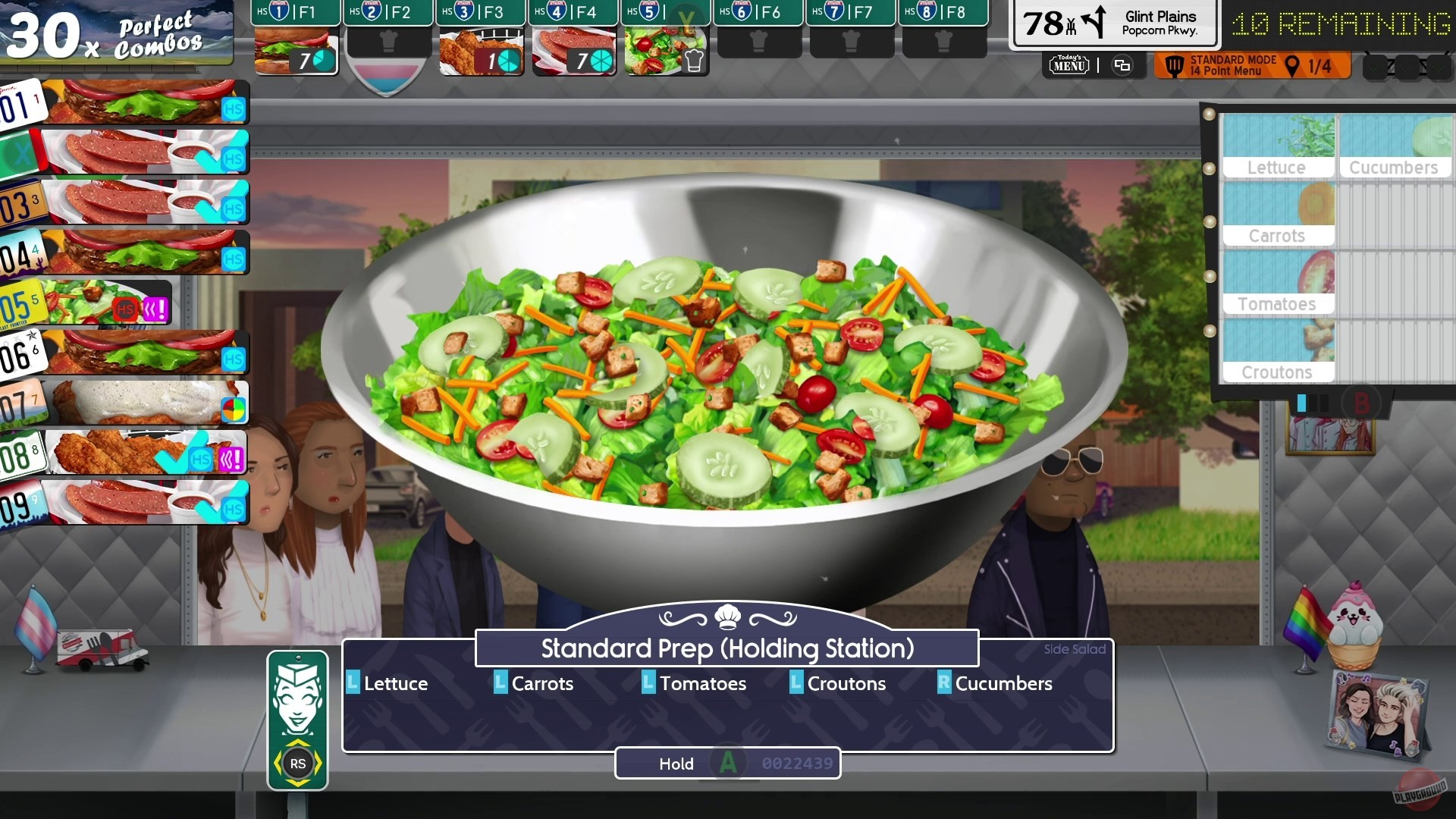Switch to the HS8|F8 holding station tab
This screenshot has height=819, width=1456.
click(x=944, y=13)
